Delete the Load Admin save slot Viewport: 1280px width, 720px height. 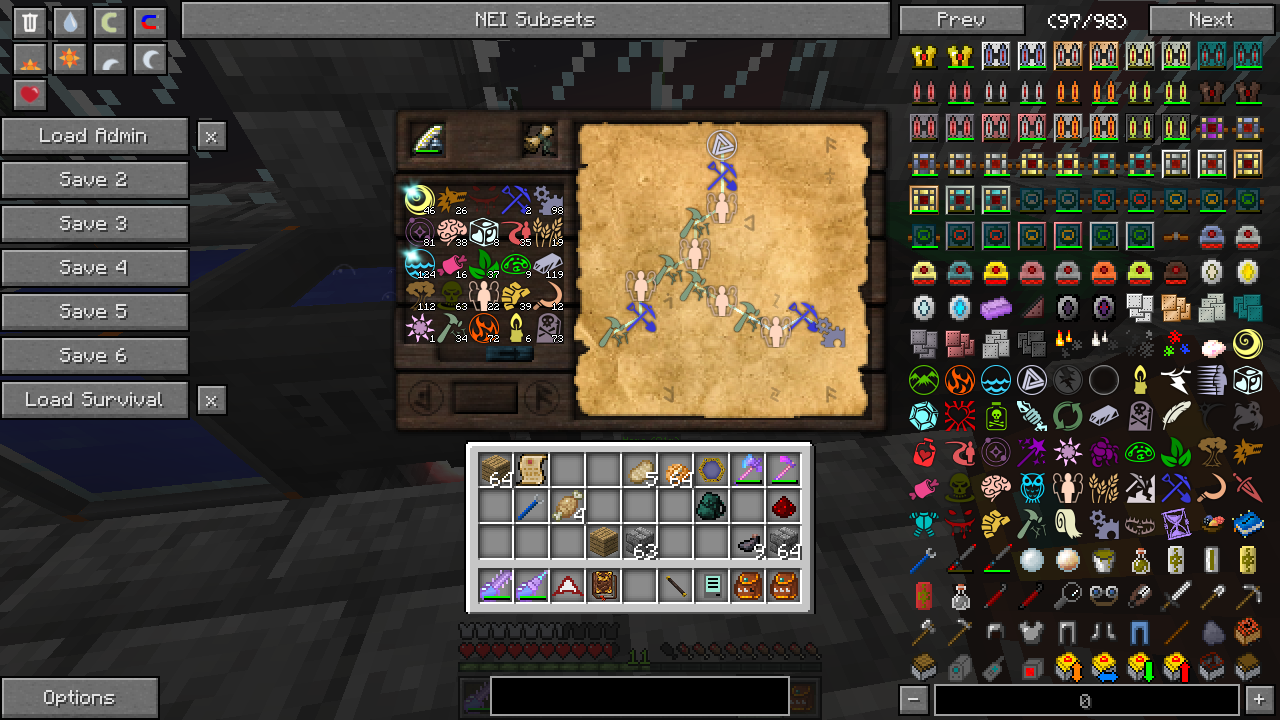coord(211,136)
